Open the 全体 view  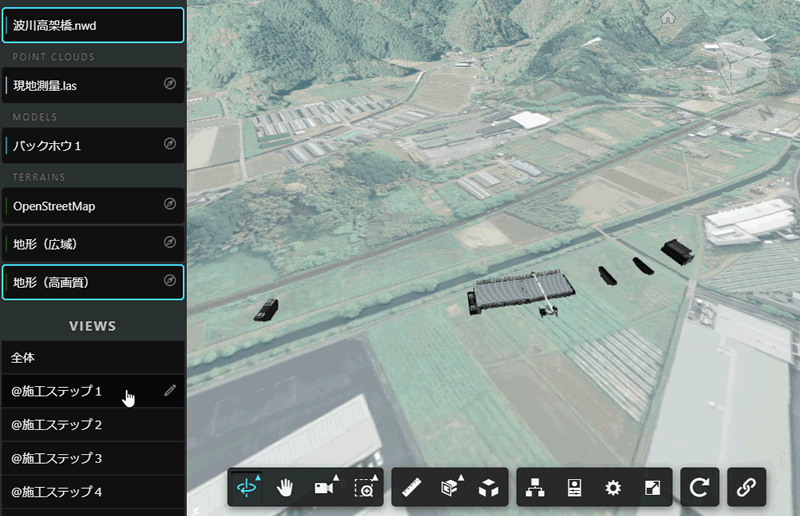[x=90, y=357]
